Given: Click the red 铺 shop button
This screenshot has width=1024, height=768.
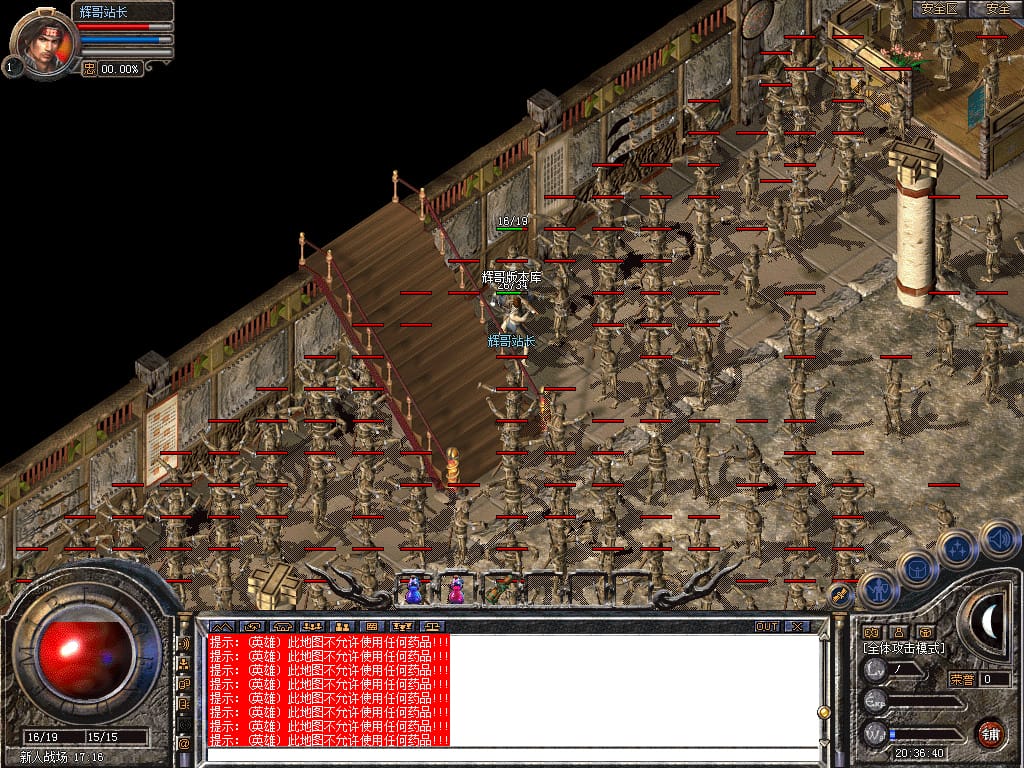Looking at the screenshot, I should 990,731.
